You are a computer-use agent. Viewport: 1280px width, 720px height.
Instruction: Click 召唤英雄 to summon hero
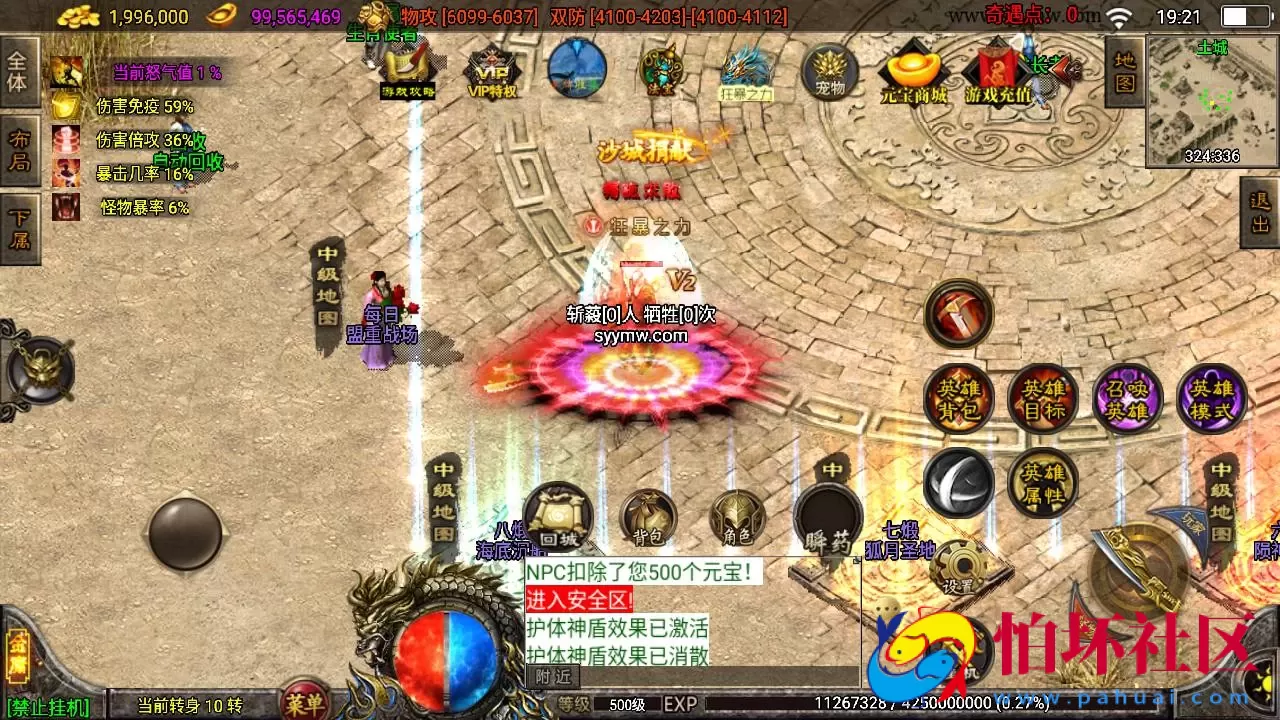pyautogui.click(x=1127, y=398)
